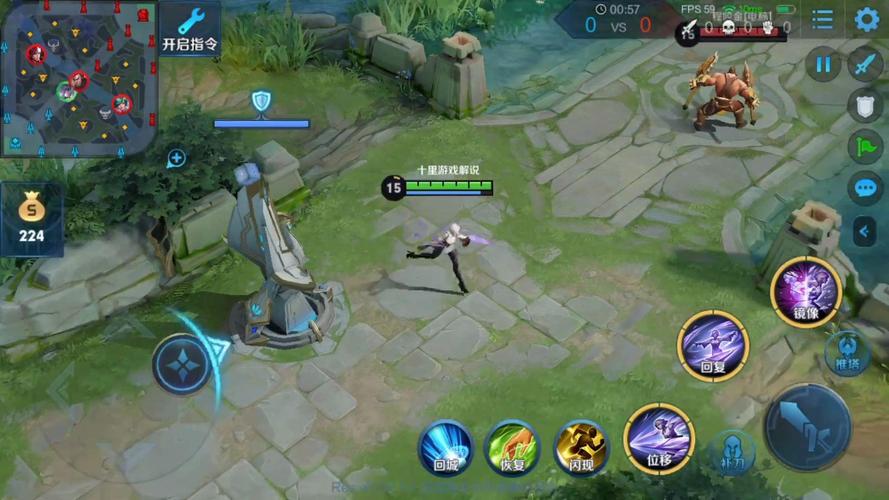Use the 位移 dash skill

tap(658, 438)
